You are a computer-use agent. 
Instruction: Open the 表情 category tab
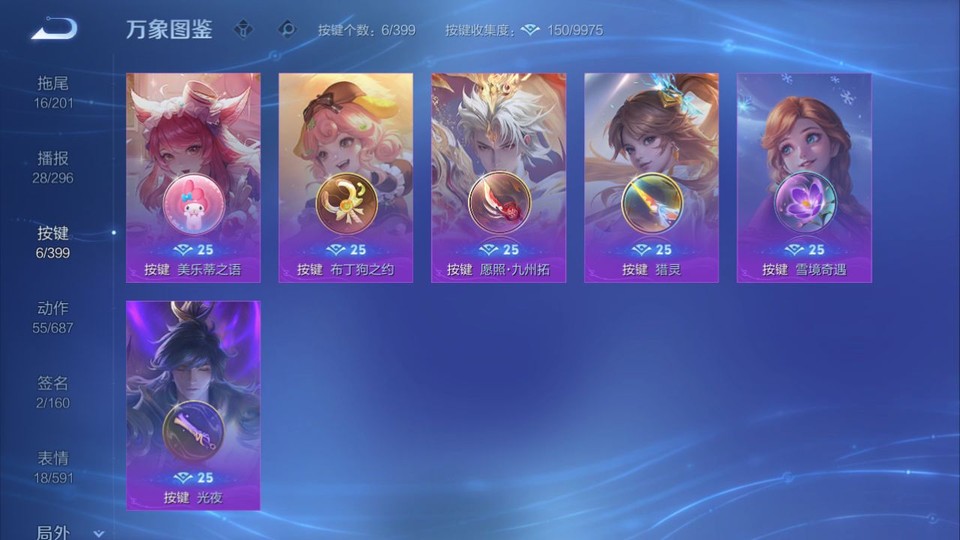click(53, 467)
